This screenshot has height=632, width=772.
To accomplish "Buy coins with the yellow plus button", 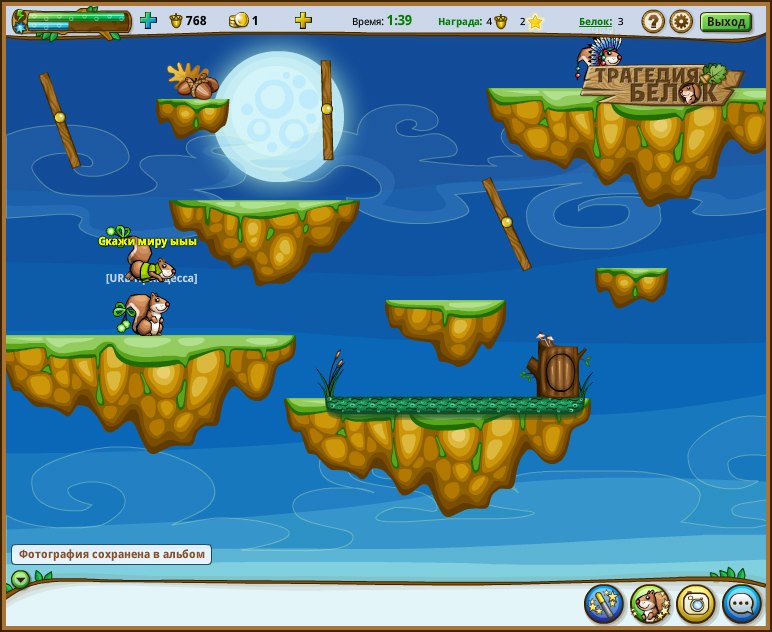I will pyautogui.click(x=303, y=20).
